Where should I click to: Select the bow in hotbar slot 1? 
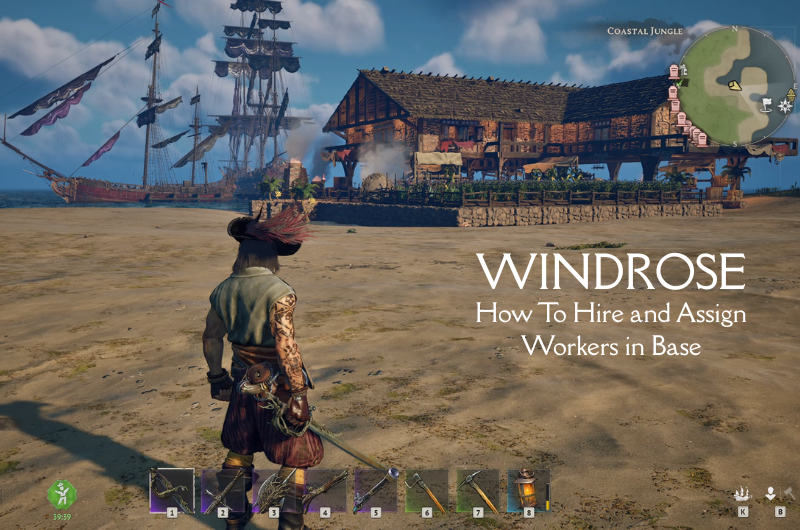point(171,491)
